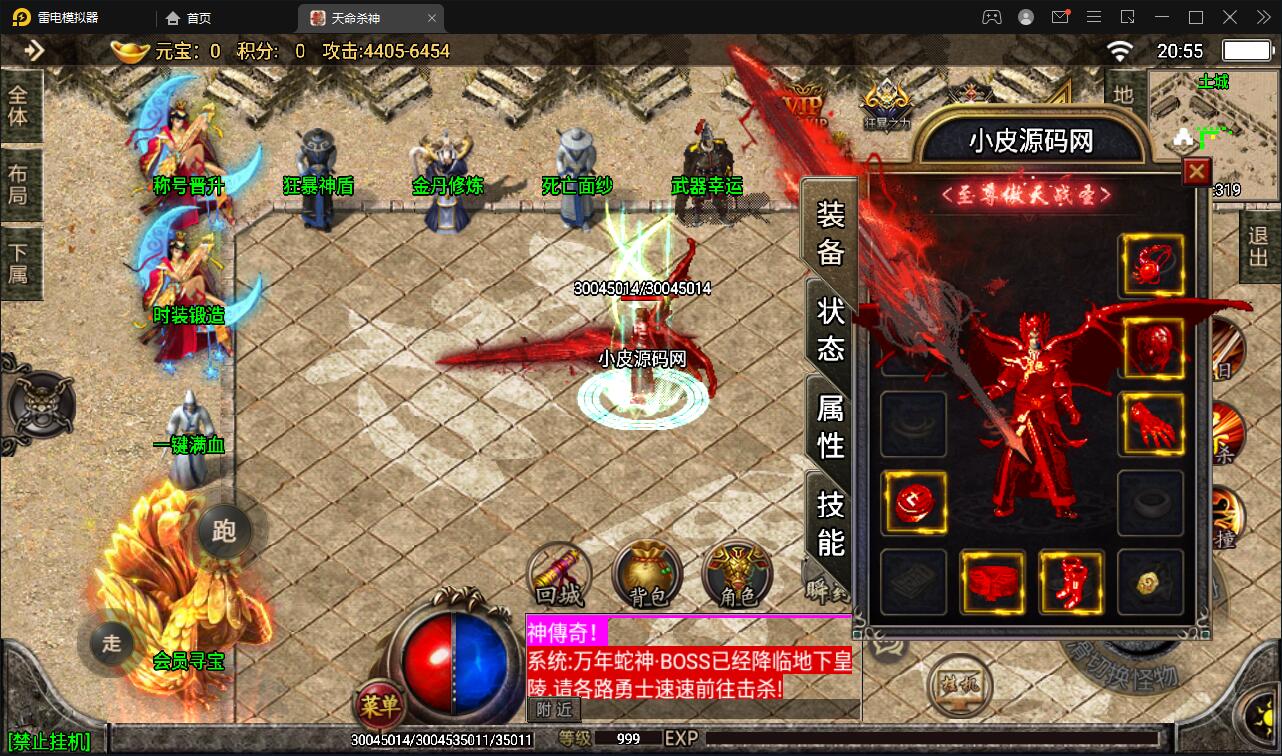The height and width of the screenshot is (756, 1282).
Task: Tap the 回城 return-to-town icon
Action: coord(559,575)
